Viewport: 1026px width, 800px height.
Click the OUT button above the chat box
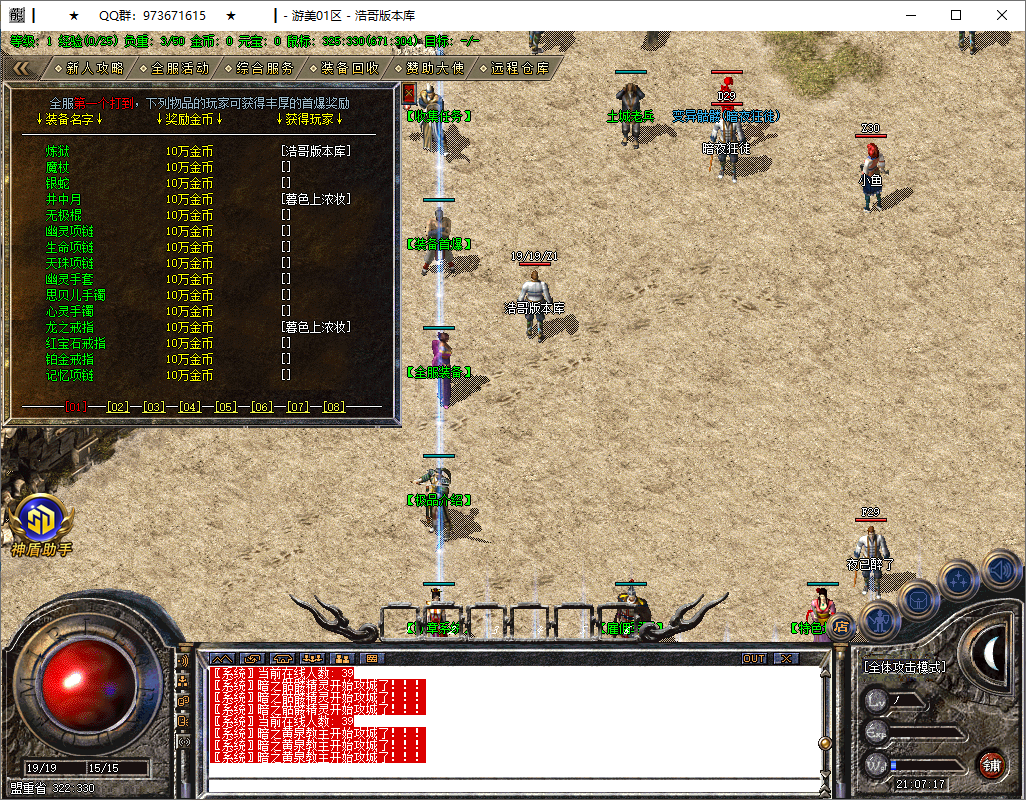coord(754,658)
